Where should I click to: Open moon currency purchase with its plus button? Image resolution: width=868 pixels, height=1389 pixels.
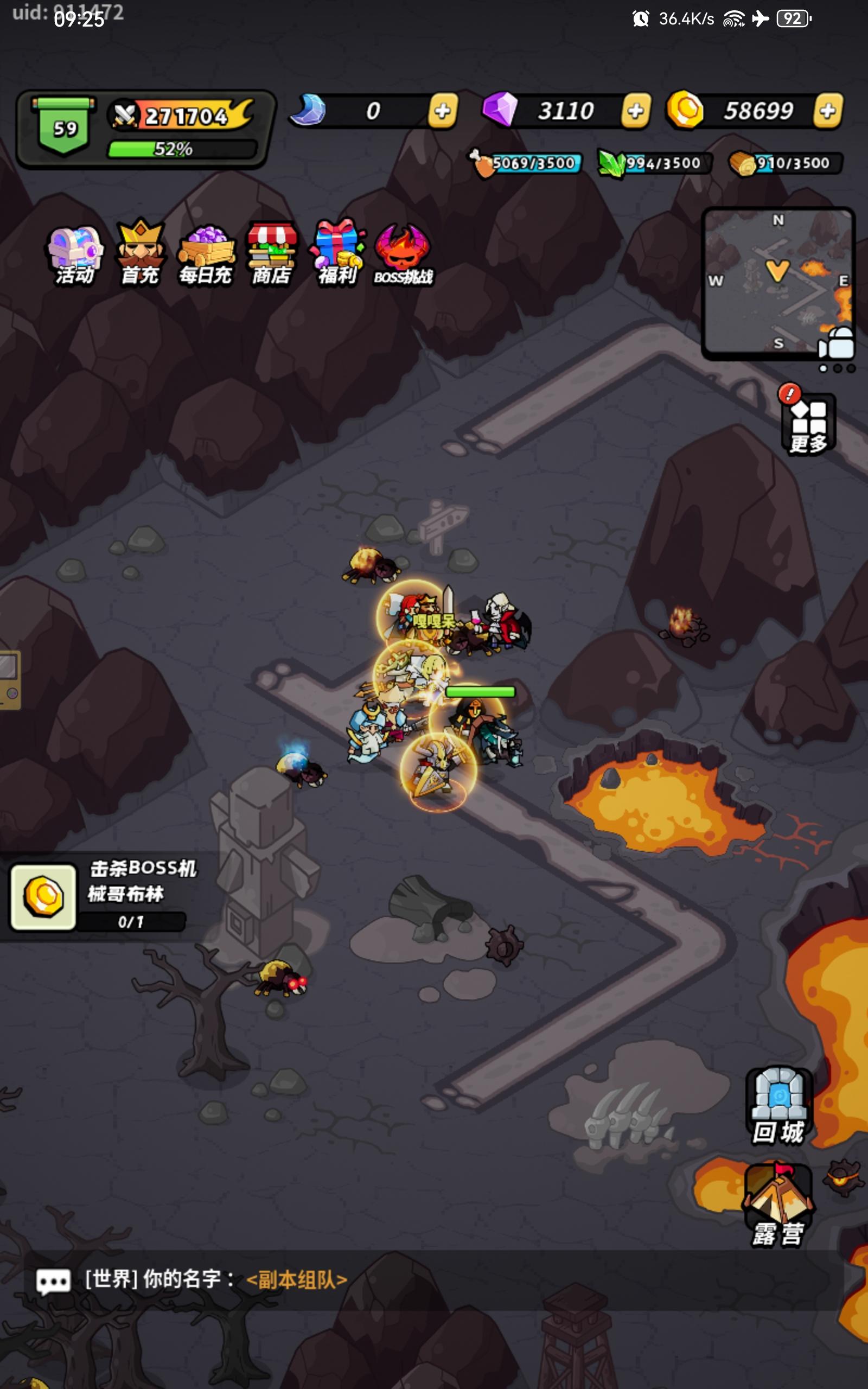442,110
